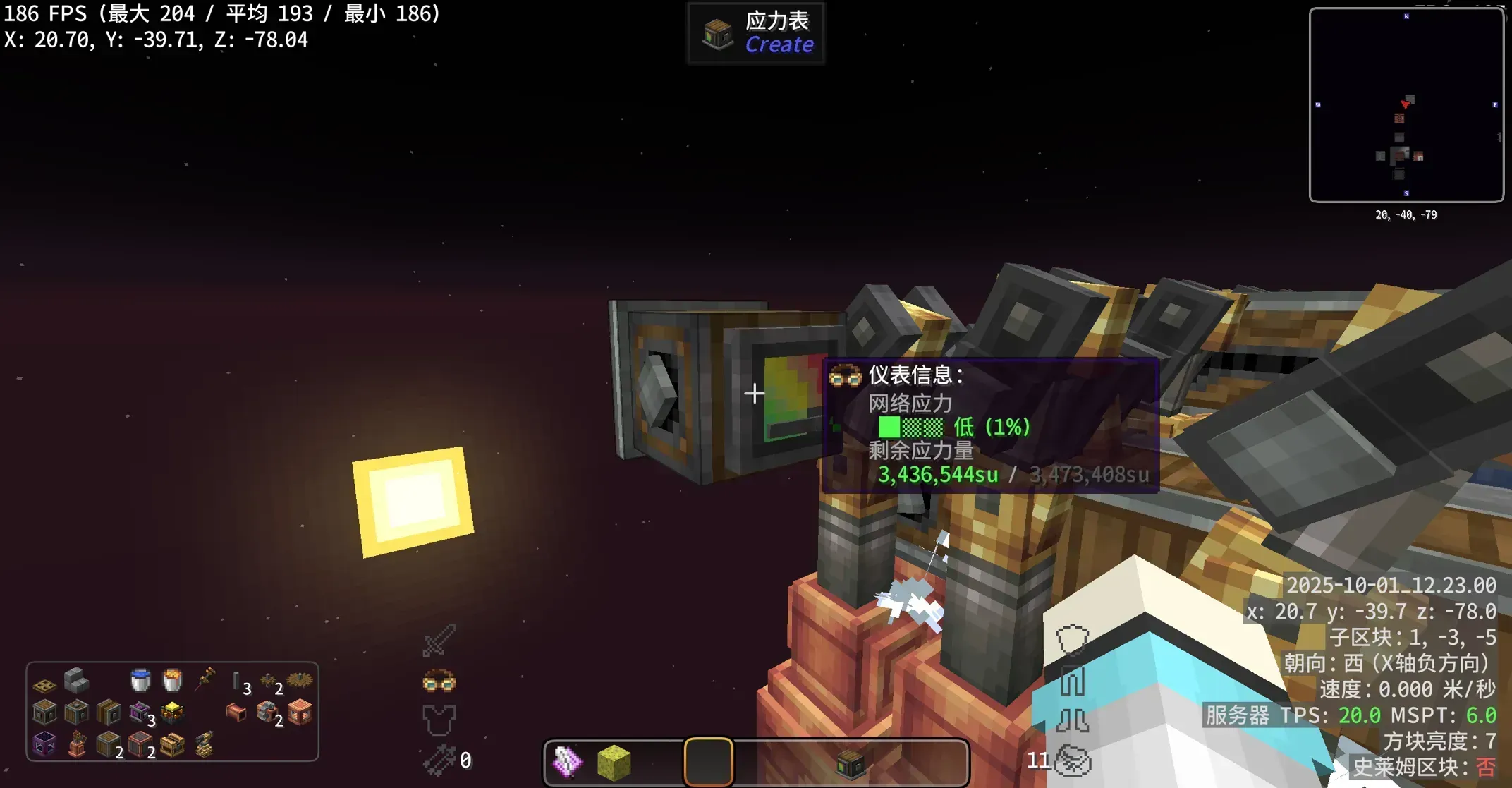Screen dimensions: 1512x788
Task: Pick the water bucket in inventory
Action: 140,681
